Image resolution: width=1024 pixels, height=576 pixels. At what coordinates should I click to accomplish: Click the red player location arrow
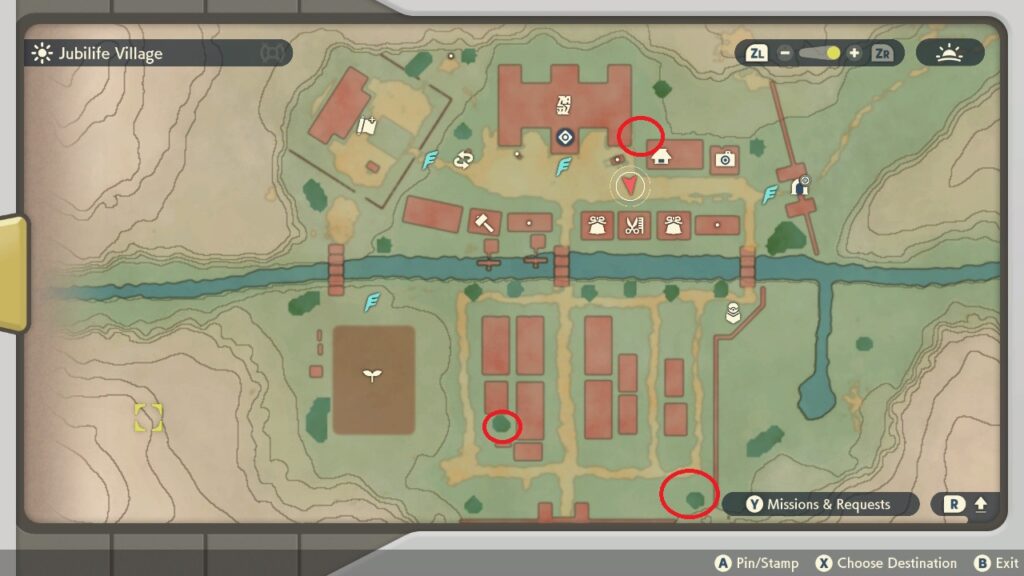click(629, 185)
